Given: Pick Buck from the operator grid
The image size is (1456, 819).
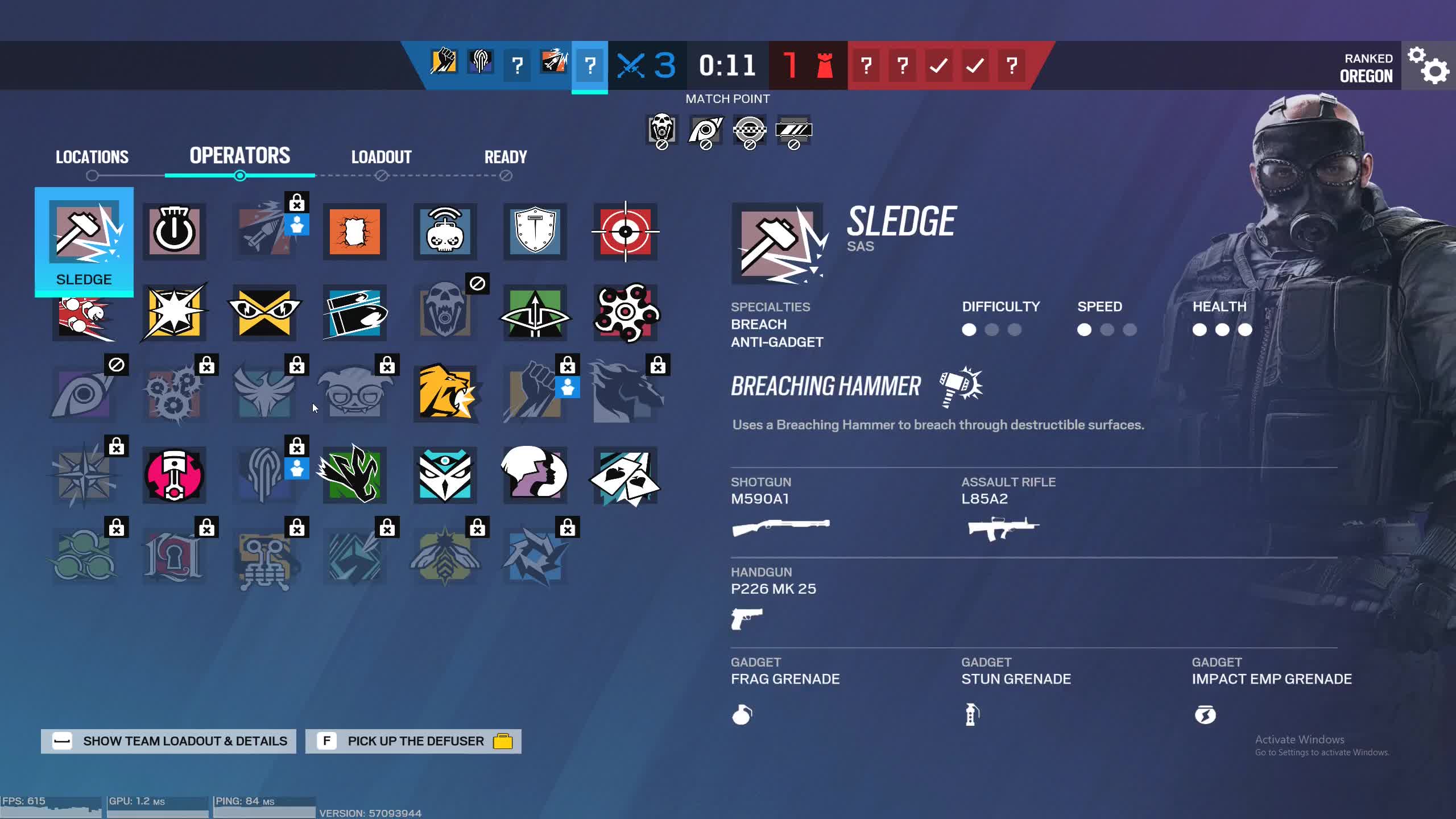Looking at the screenshot, I should [x=354, y=313].
